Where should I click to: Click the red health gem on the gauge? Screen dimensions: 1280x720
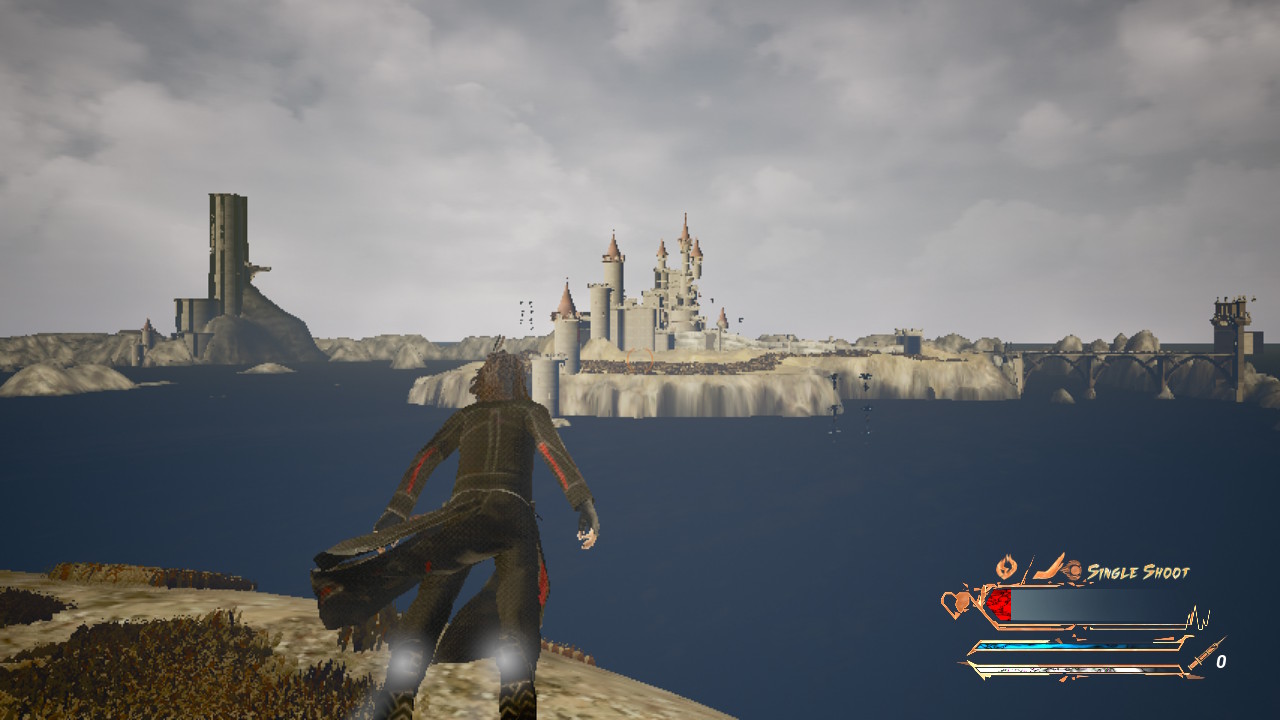[x=998, y=602]
